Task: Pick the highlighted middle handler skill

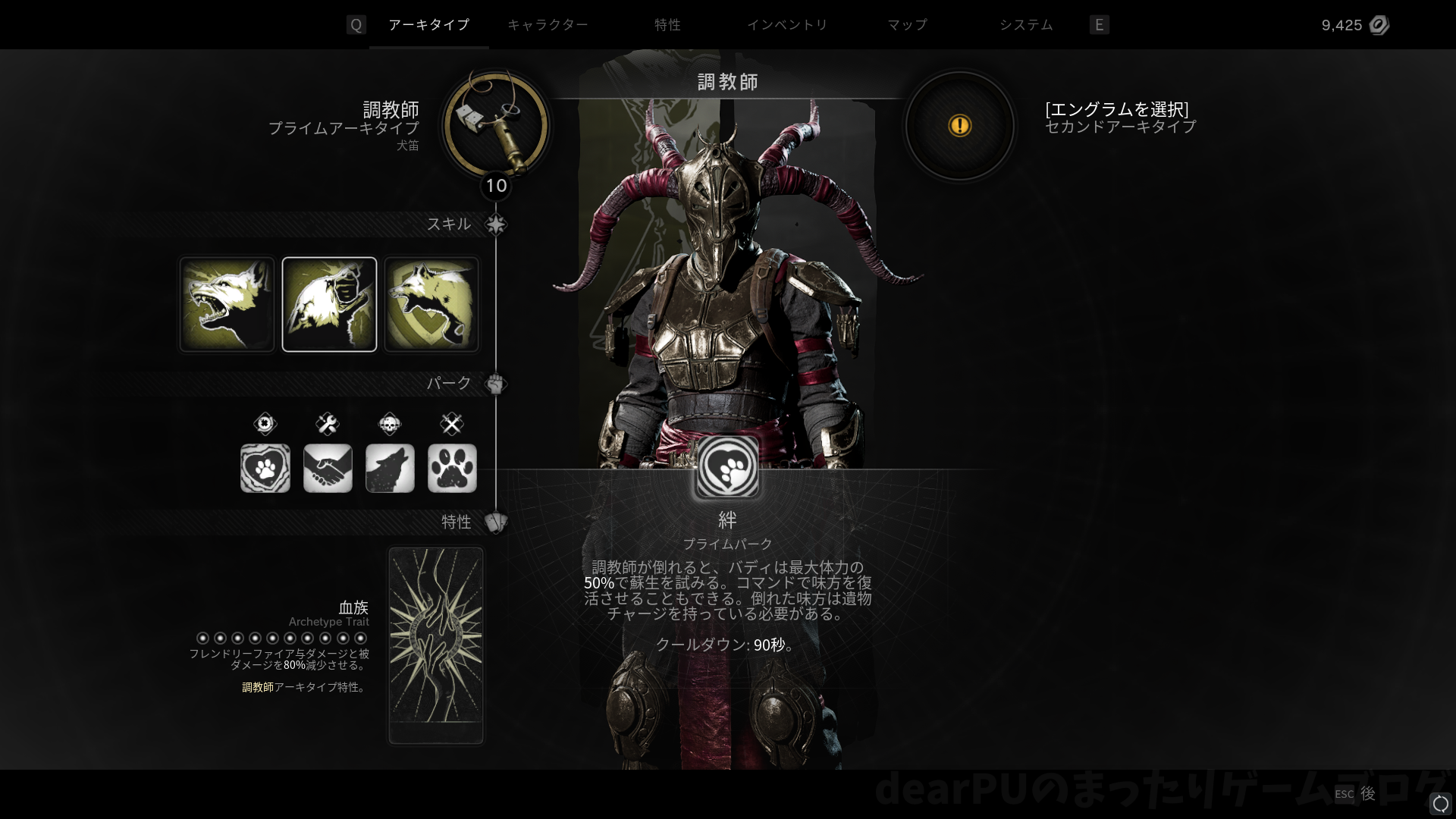Action: (x=329, y=304)
